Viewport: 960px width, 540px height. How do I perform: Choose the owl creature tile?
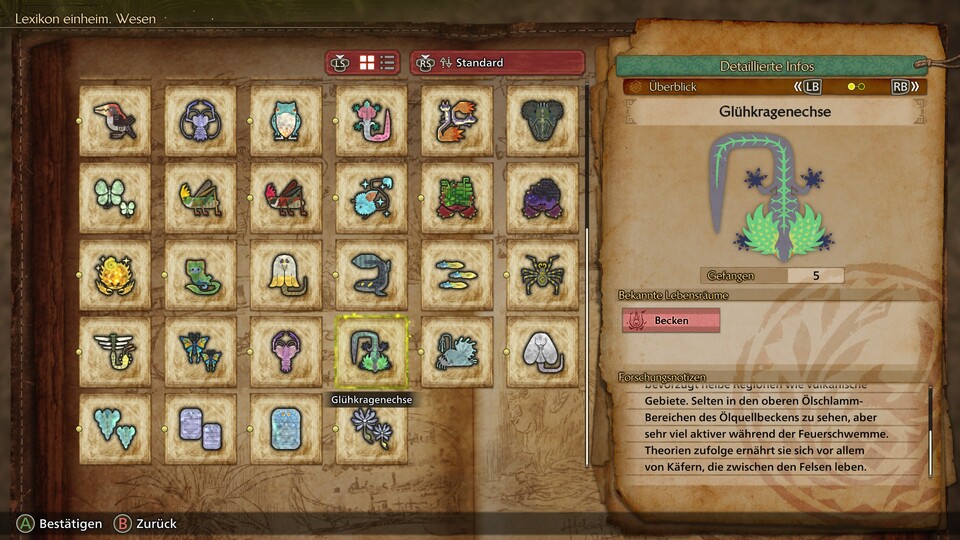pos(286,121)
